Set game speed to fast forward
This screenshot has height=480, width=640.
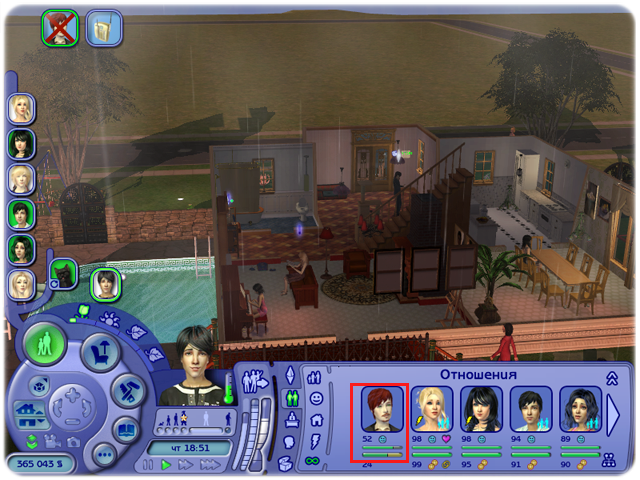(187, 466)
